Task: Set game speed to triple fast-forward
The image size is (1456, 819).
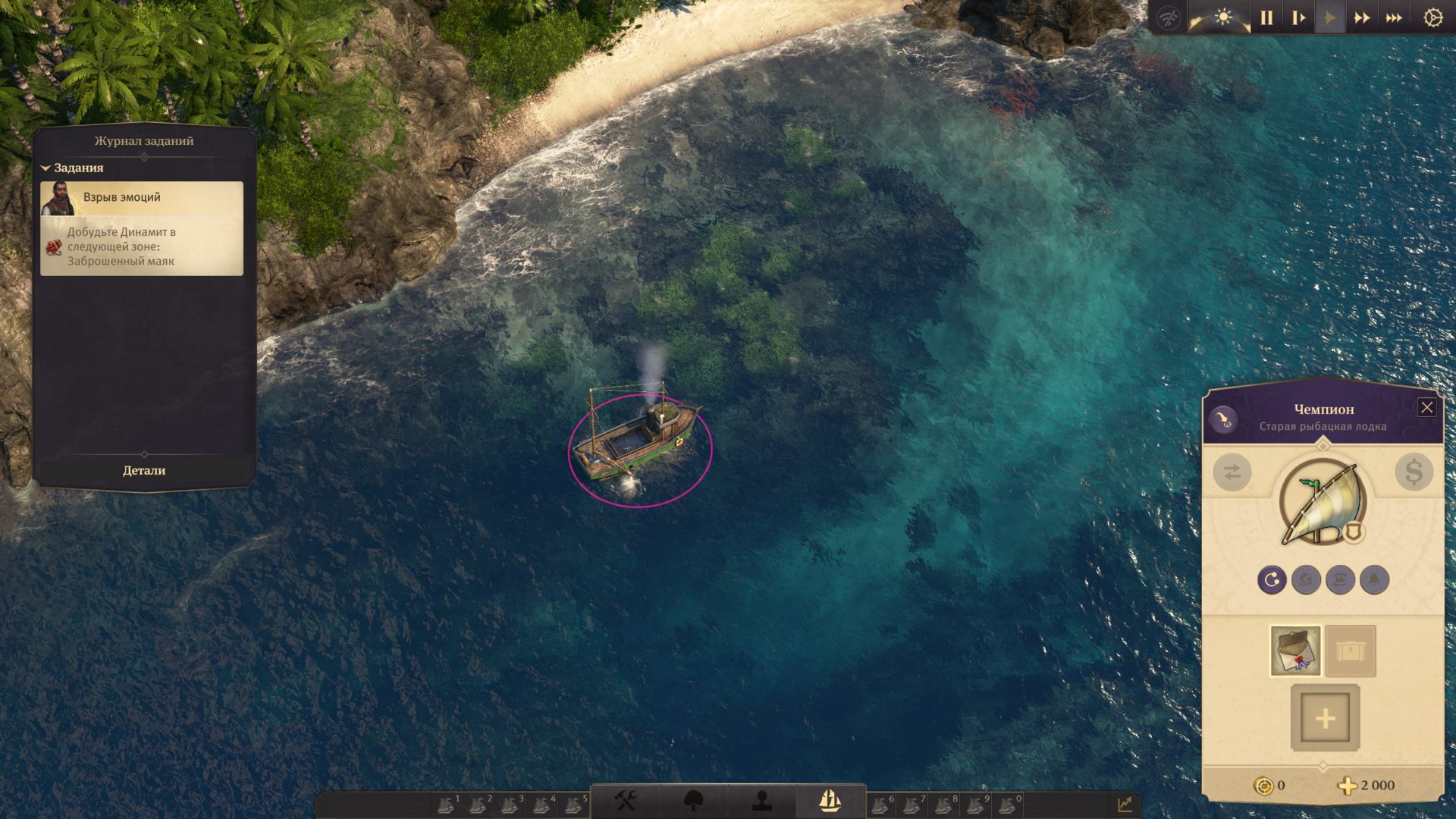Action: (x=1394, y=17)
